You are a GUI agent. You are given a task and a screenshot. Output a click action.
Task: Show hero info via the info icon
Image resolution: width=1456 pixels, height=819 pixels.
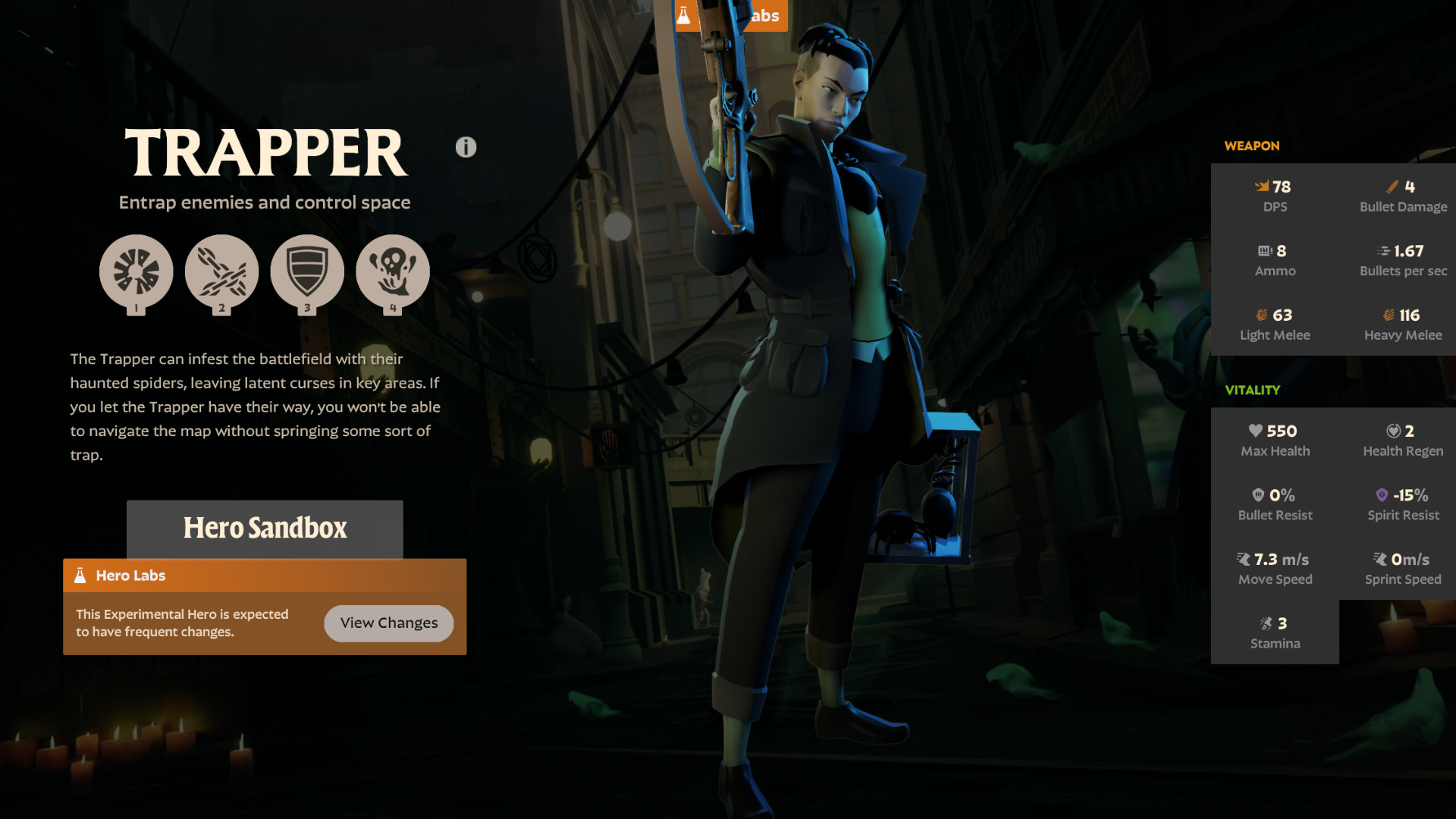(x=466, y=147)
